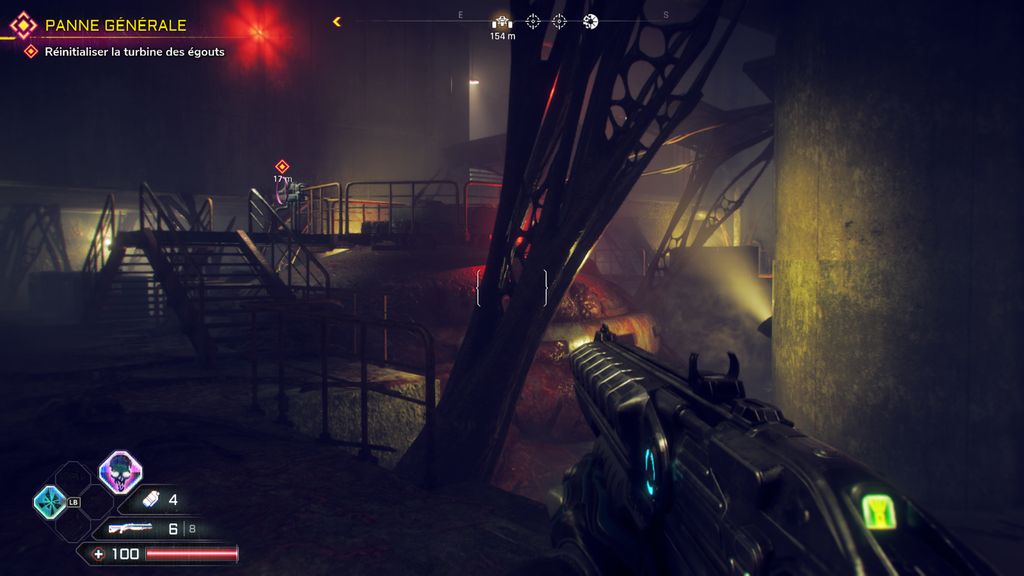Activate the purple skull ability icon
The width and height of the screenshot is (1024, 576).
click(120, 471)
